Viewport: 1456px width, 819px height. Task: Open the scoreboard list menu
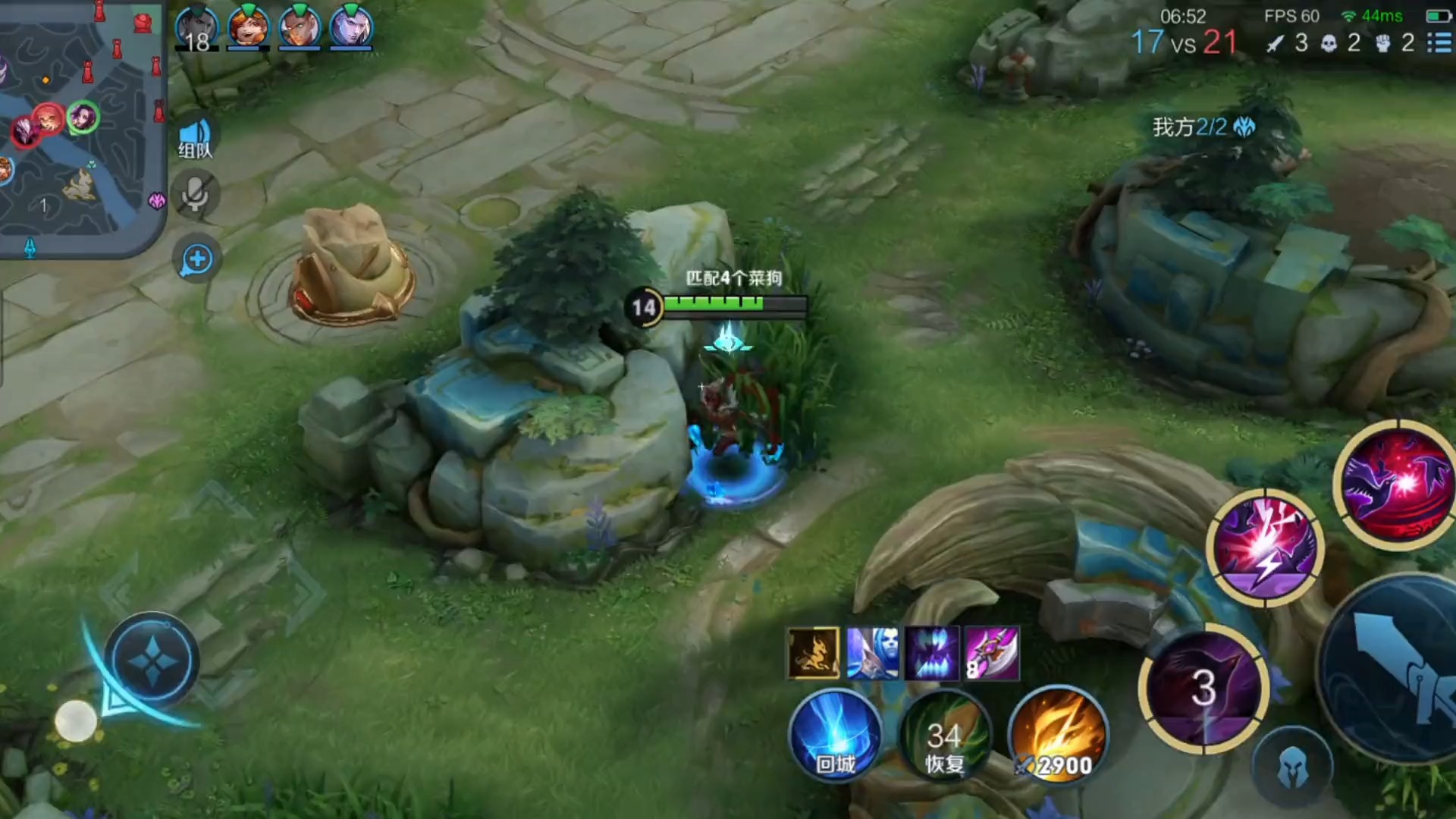click(1439, 42)
